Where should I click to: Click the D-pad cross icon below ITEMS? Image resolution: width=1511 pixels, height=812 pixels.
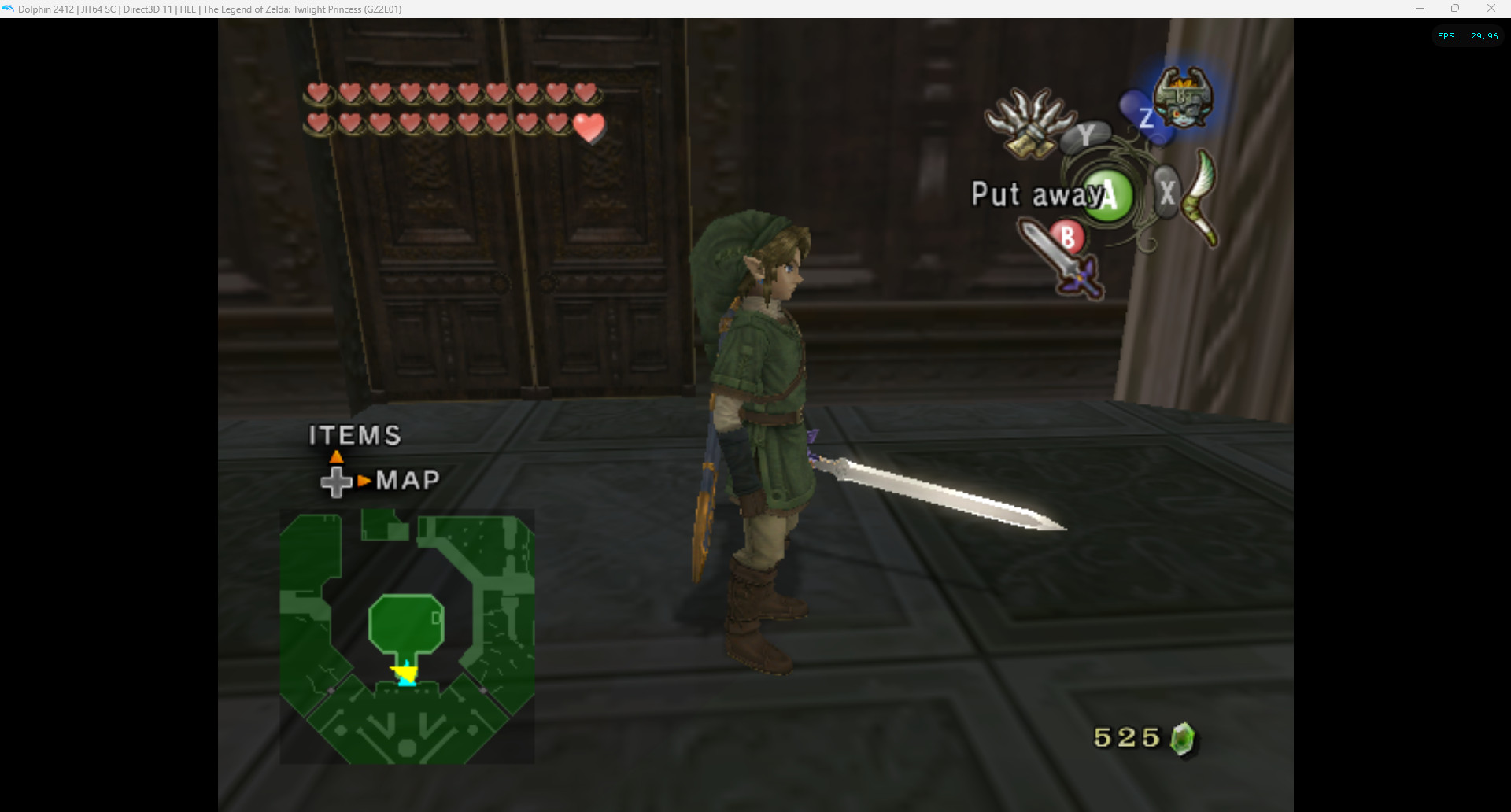(x=337, y=481)
